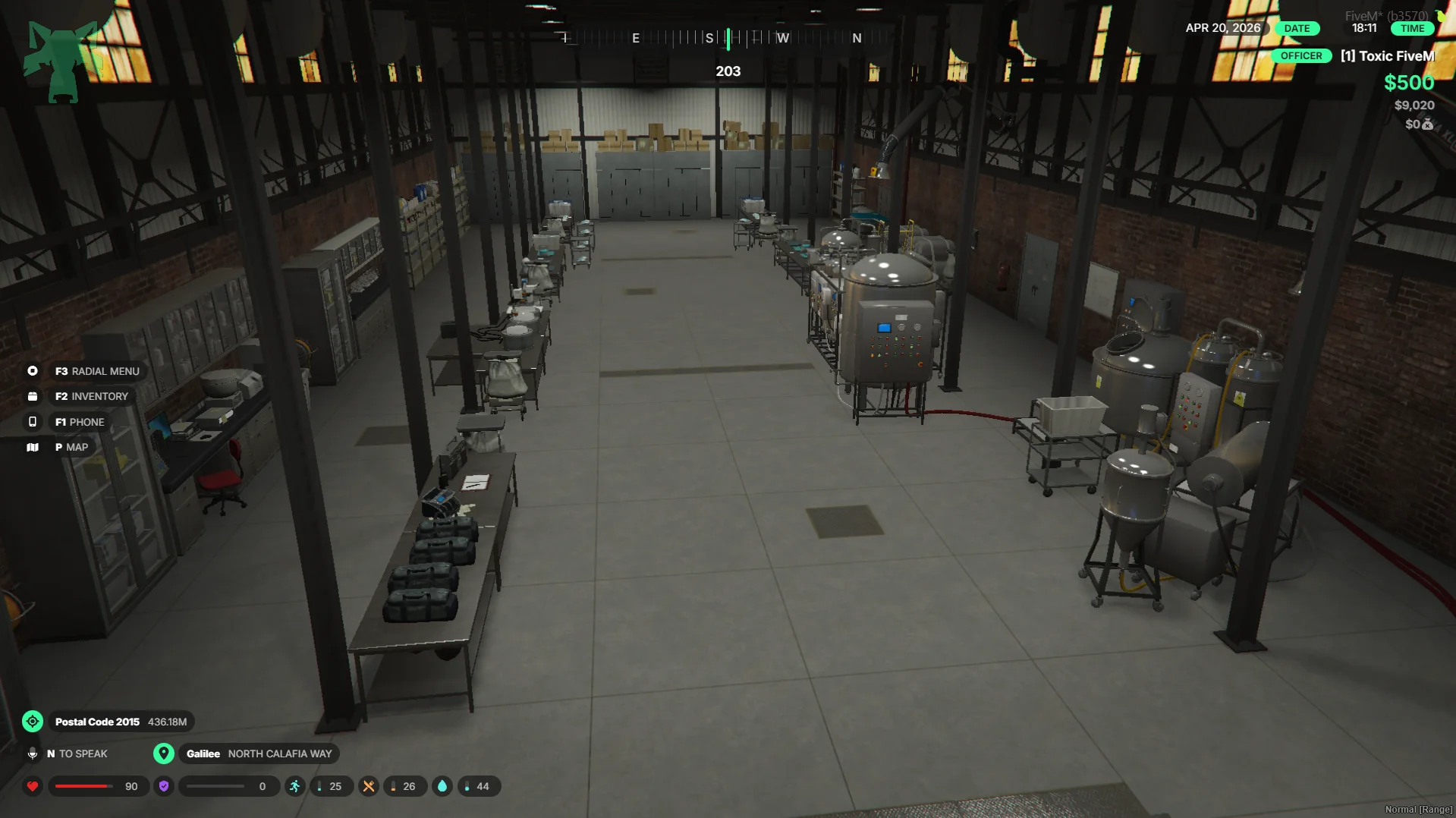Screen dimensions: 1456x818
Task: Select the Phone icon in the side list
Action: [33, 422]
